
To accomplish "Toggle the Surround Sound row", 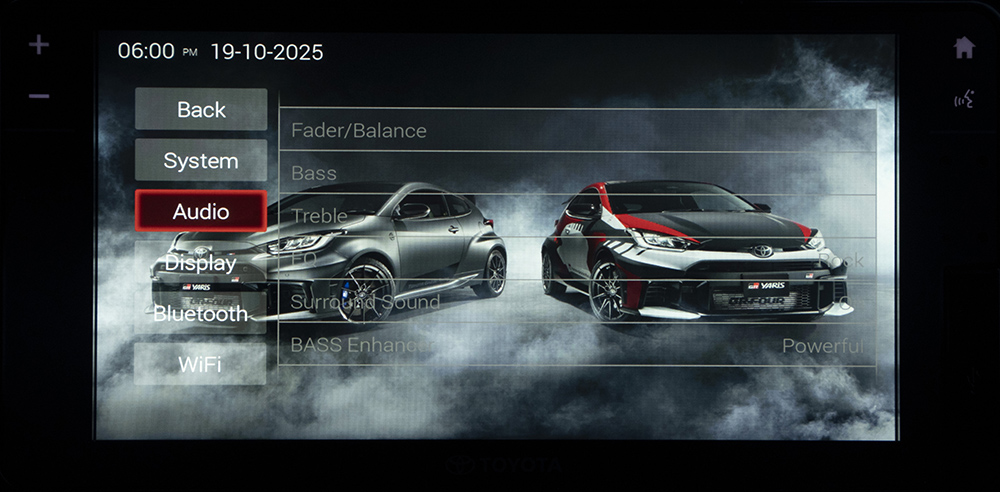I will point(577,302).
